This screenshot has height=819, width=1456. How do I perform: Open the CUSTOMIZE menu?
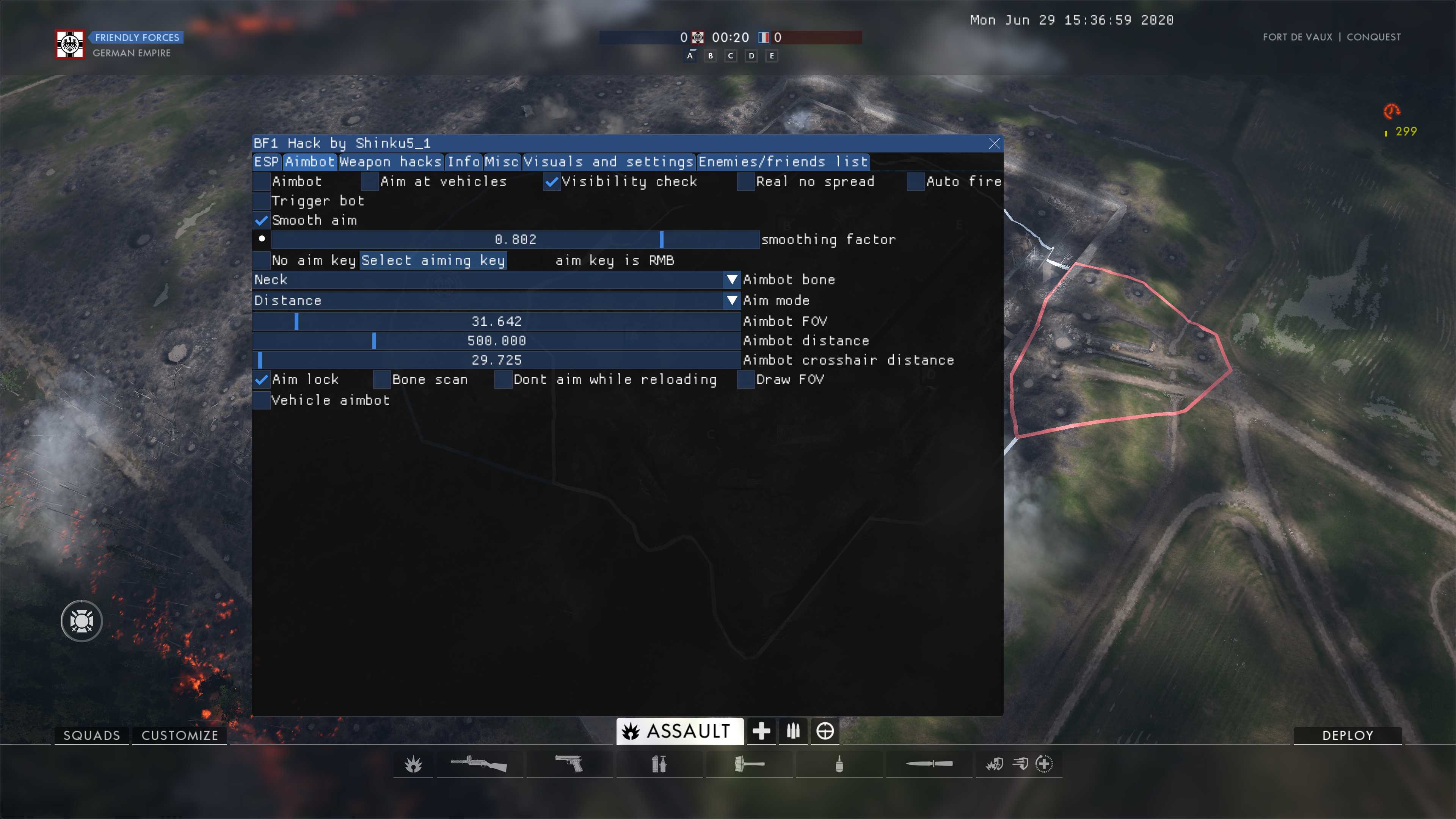180,735
